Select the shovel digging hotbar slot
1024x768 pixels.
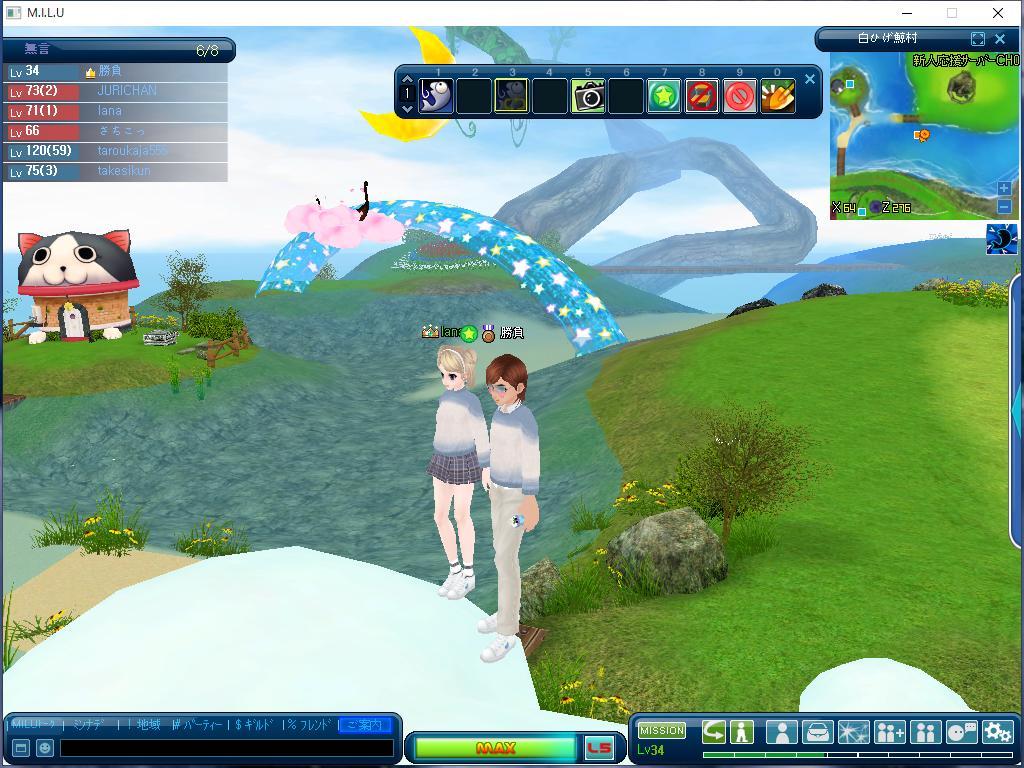(x=778, y=96)
